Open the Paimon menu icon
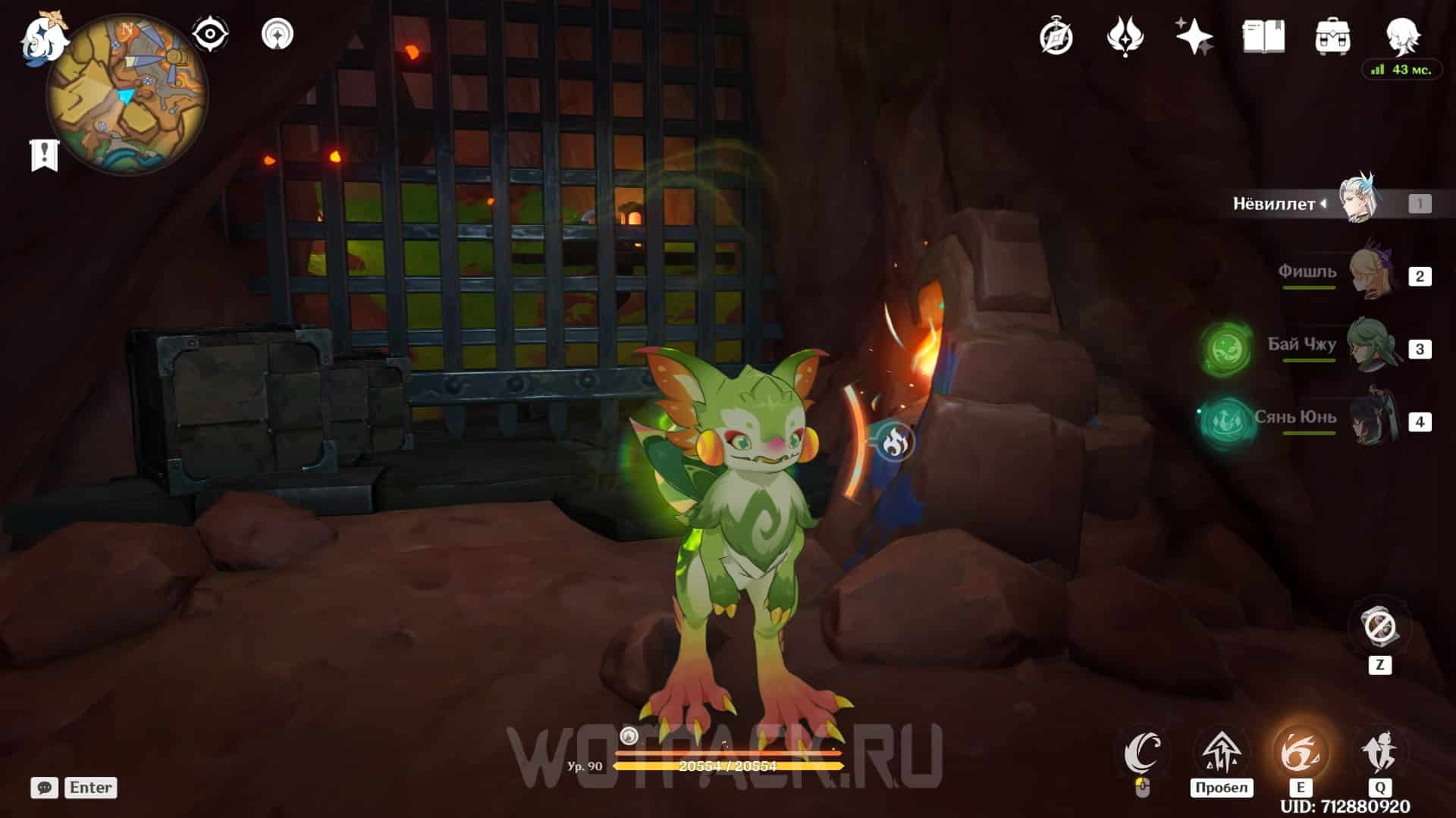The width and height of the screenshot is (1456, 818). pos(43,38)
